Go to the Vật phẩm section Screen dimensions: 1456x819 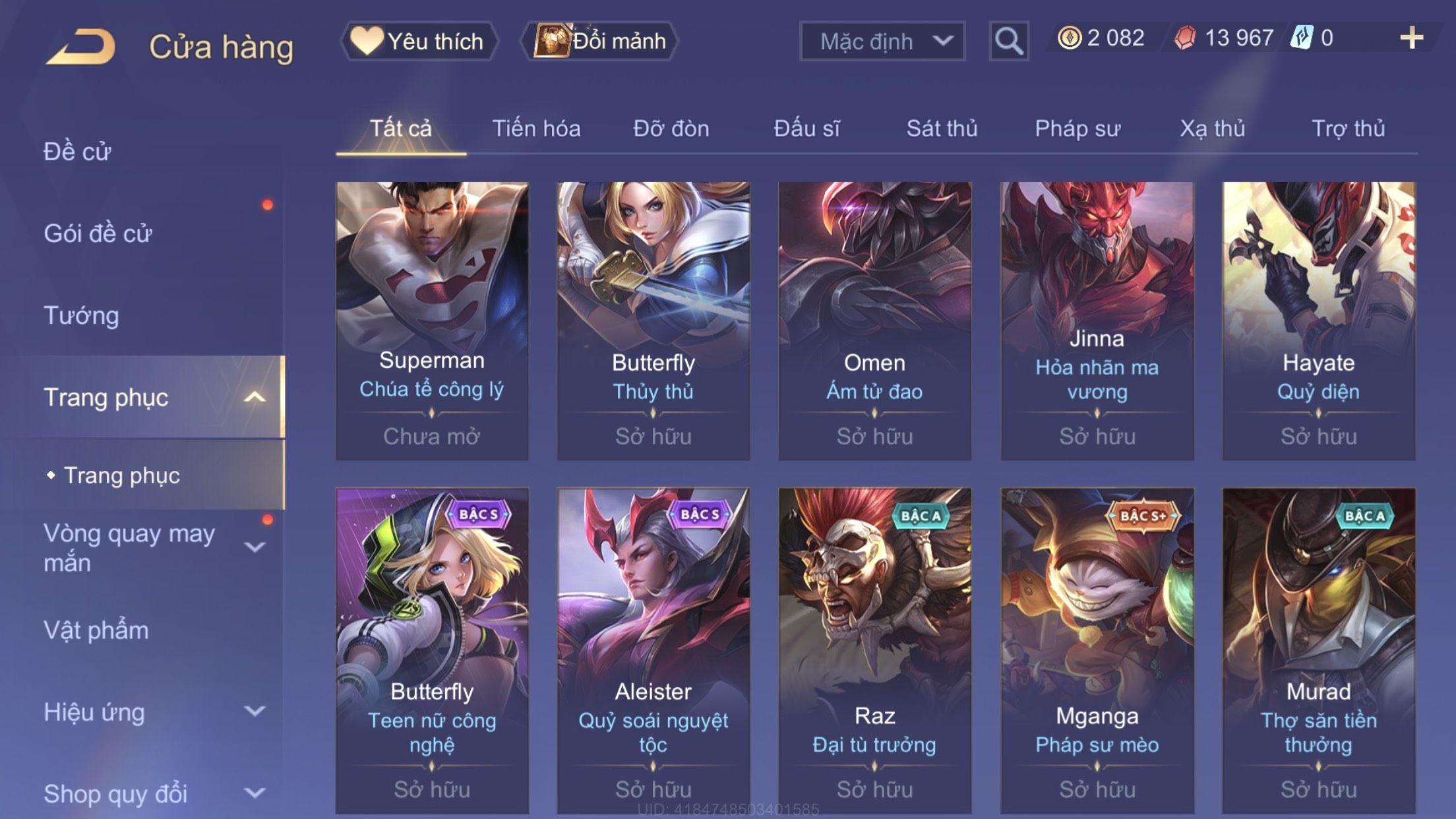(96, 630)
